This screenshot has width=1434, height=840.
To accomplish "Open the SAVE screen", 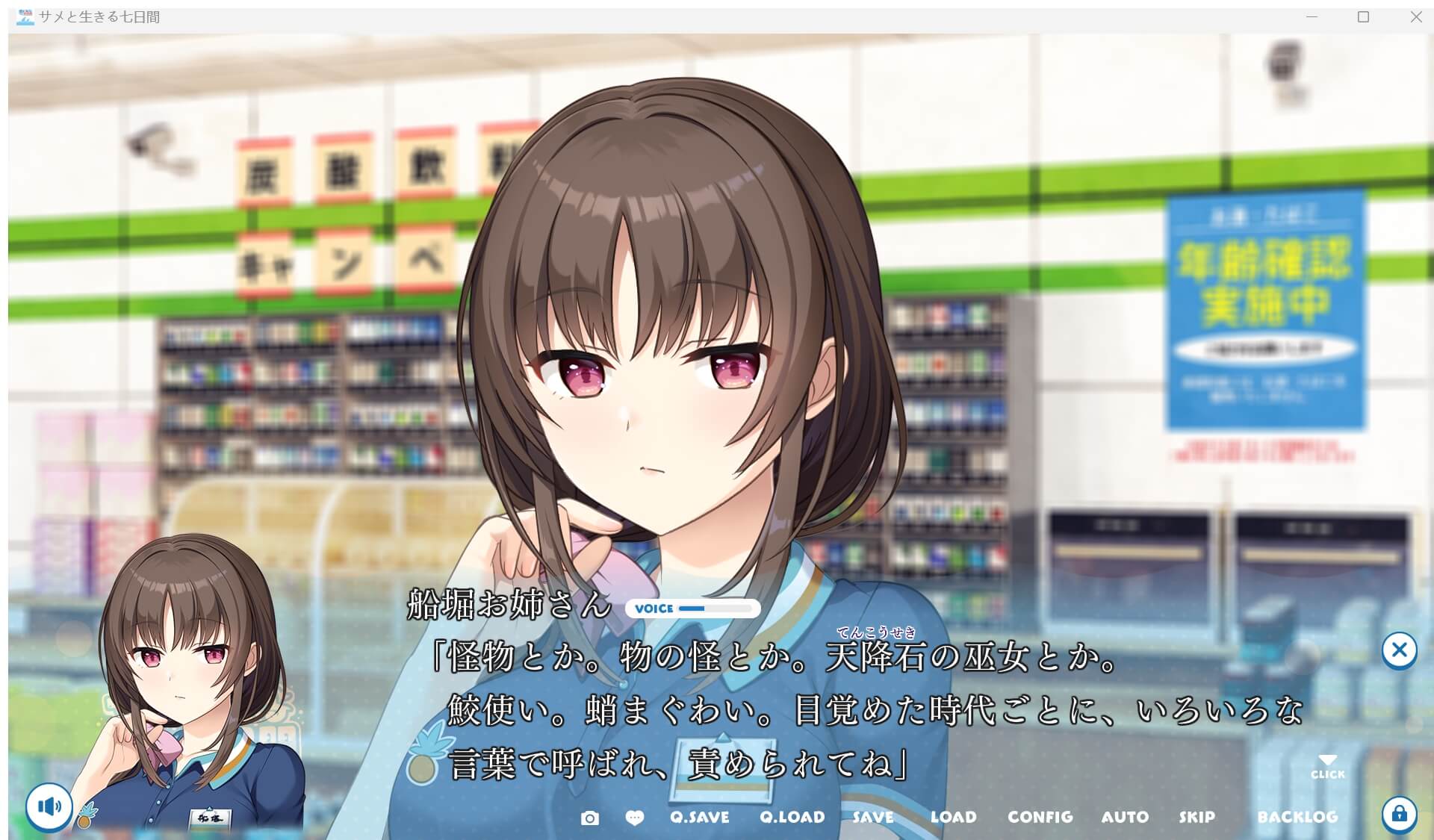I will pos(872,817).
